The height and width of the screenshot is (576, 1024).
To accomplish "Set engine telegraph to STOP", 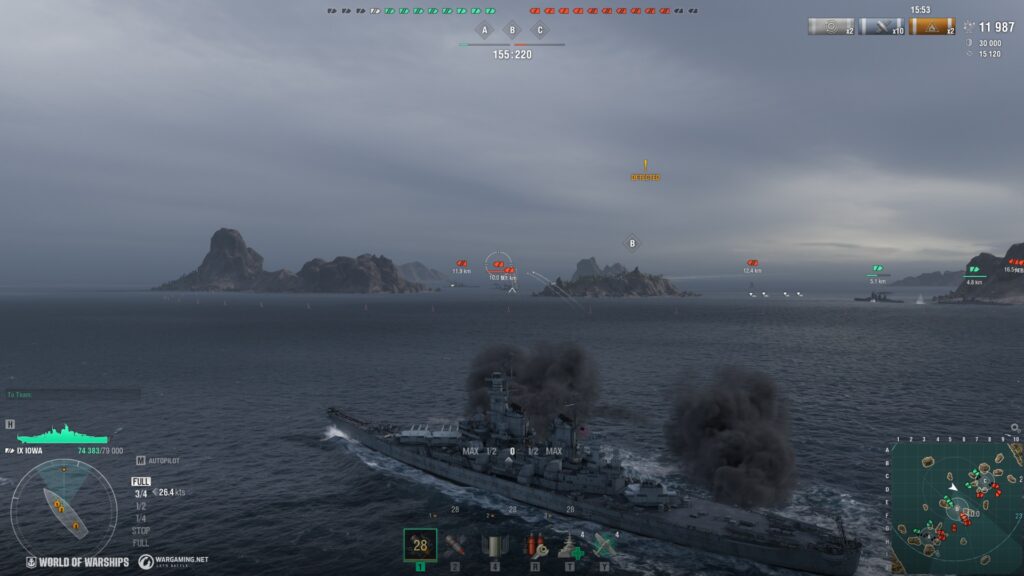I will tap(141, 530).
